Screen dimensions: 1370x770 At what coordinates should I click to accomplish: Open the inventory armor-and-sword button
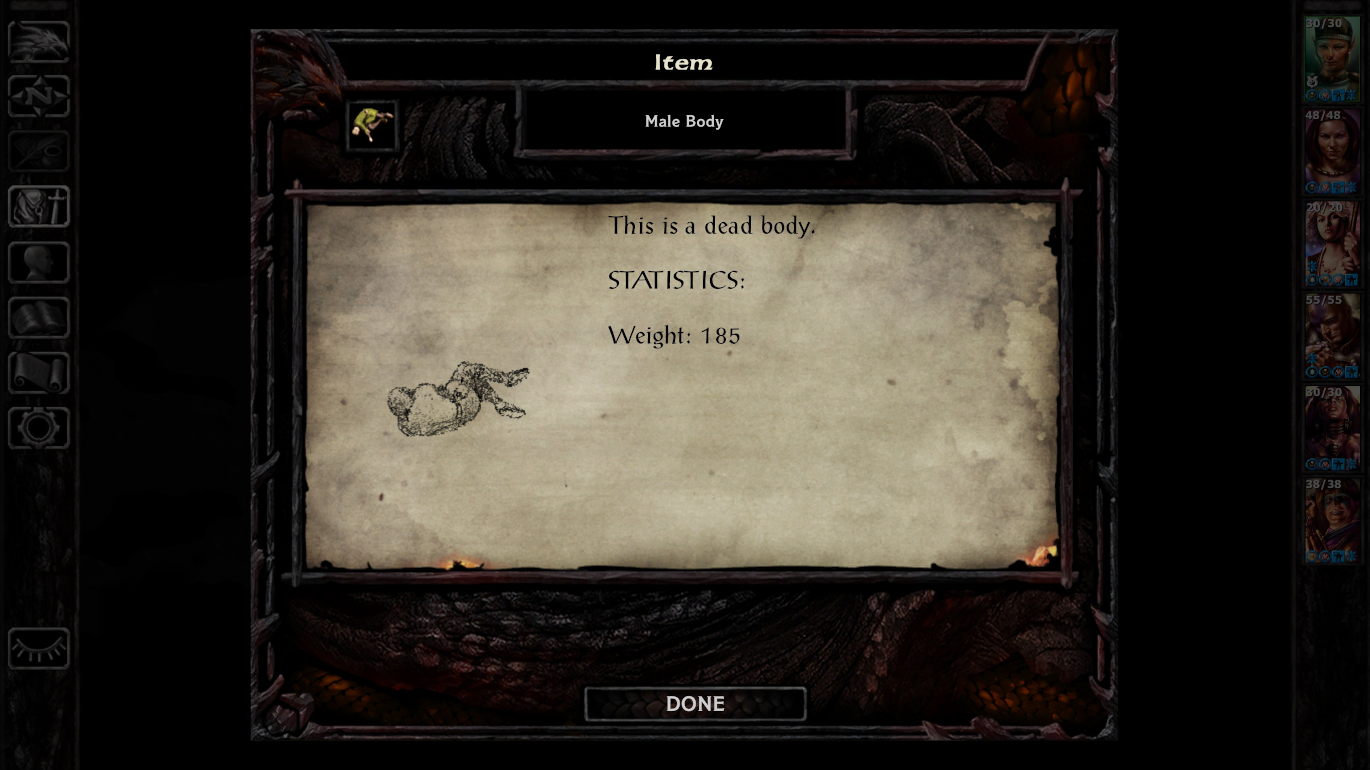click(x=39, y=207)
